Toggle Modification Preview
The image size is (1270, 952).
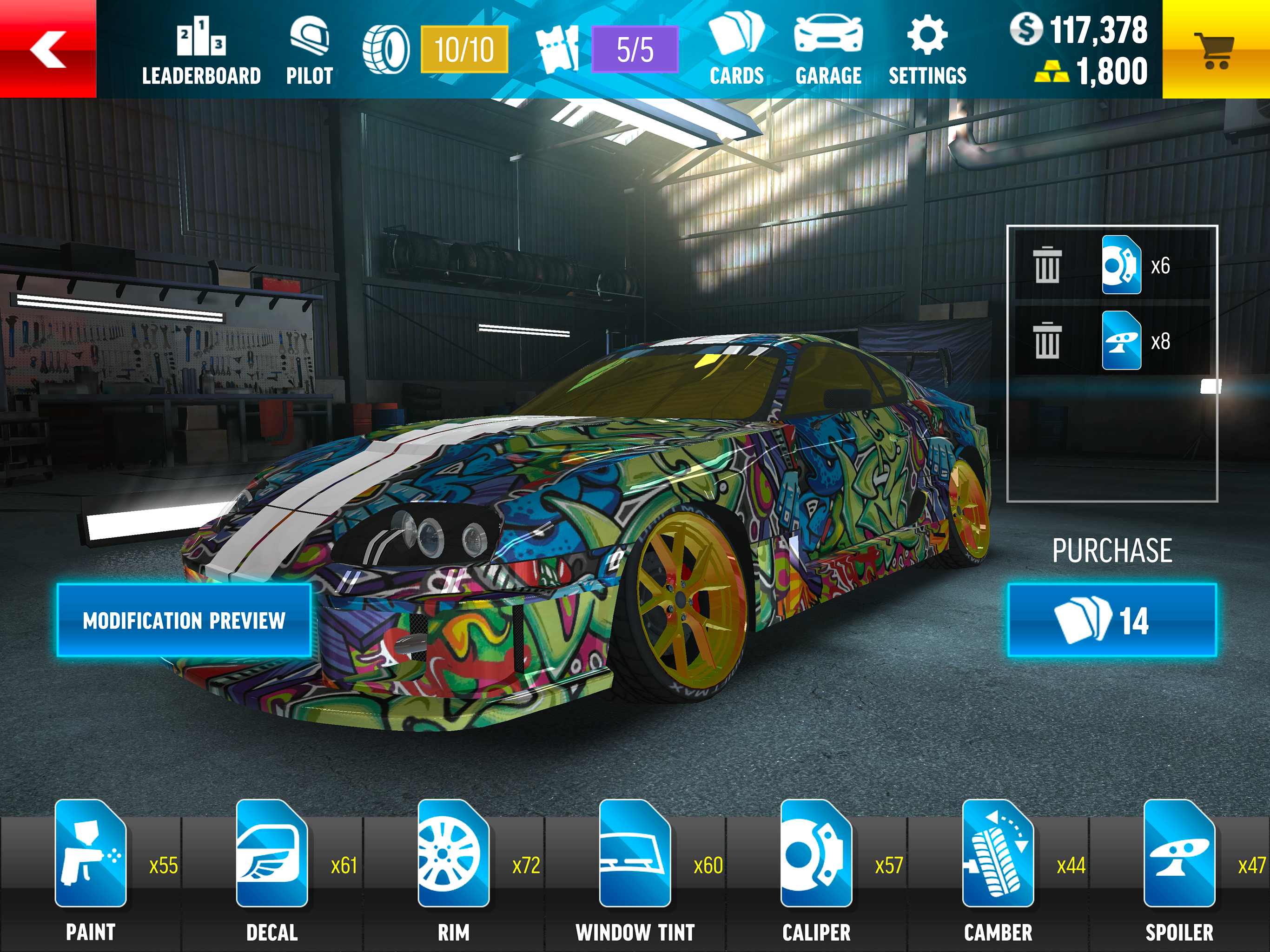coord(184,620)
